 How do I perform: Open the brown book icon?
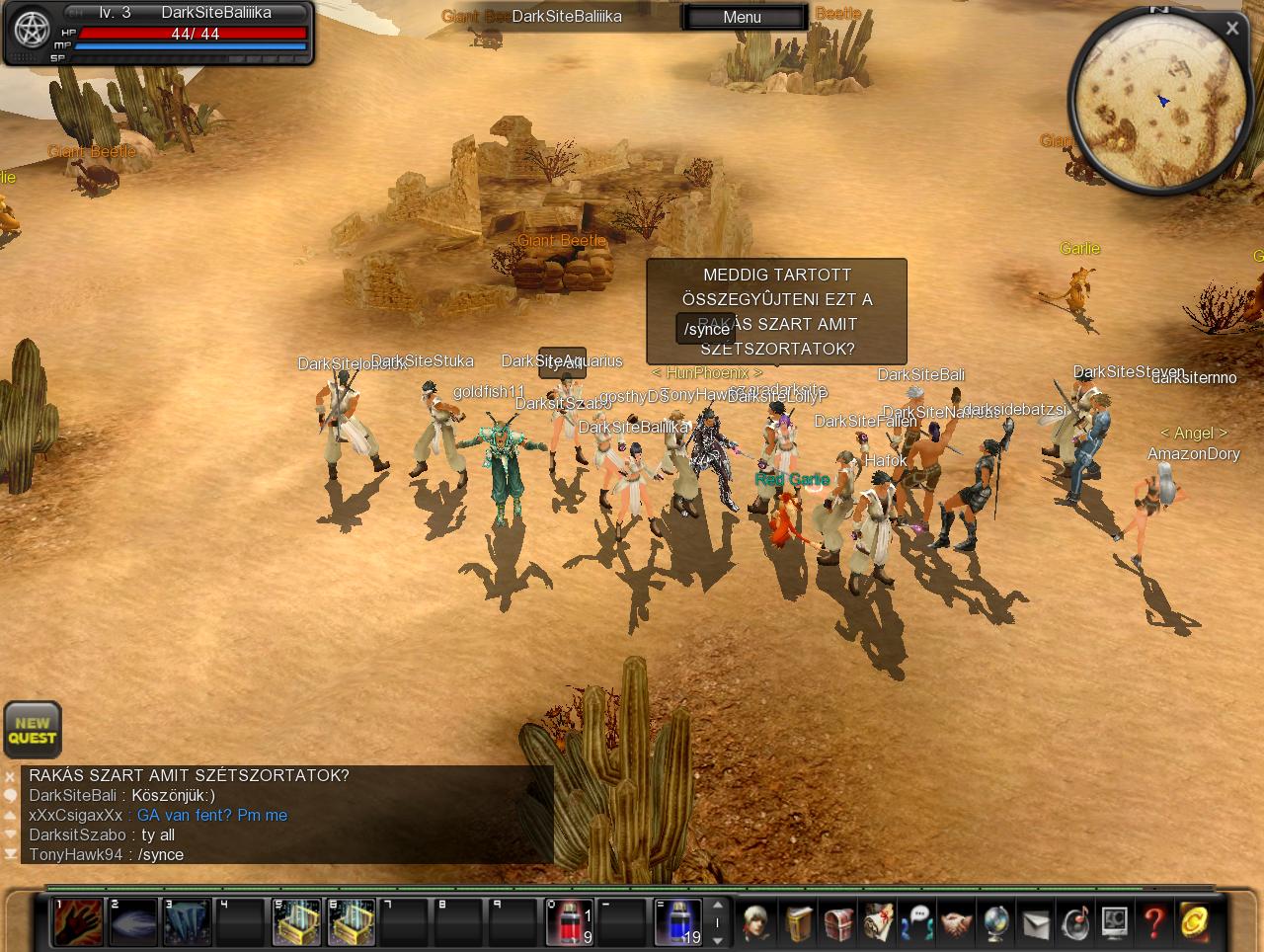(x=799, y=923)
